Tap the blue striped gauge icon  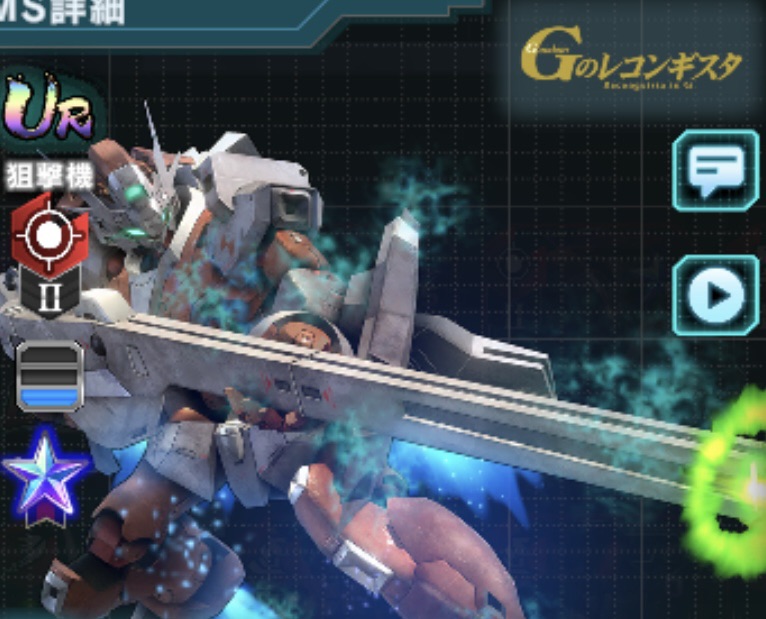pos(49,377)
